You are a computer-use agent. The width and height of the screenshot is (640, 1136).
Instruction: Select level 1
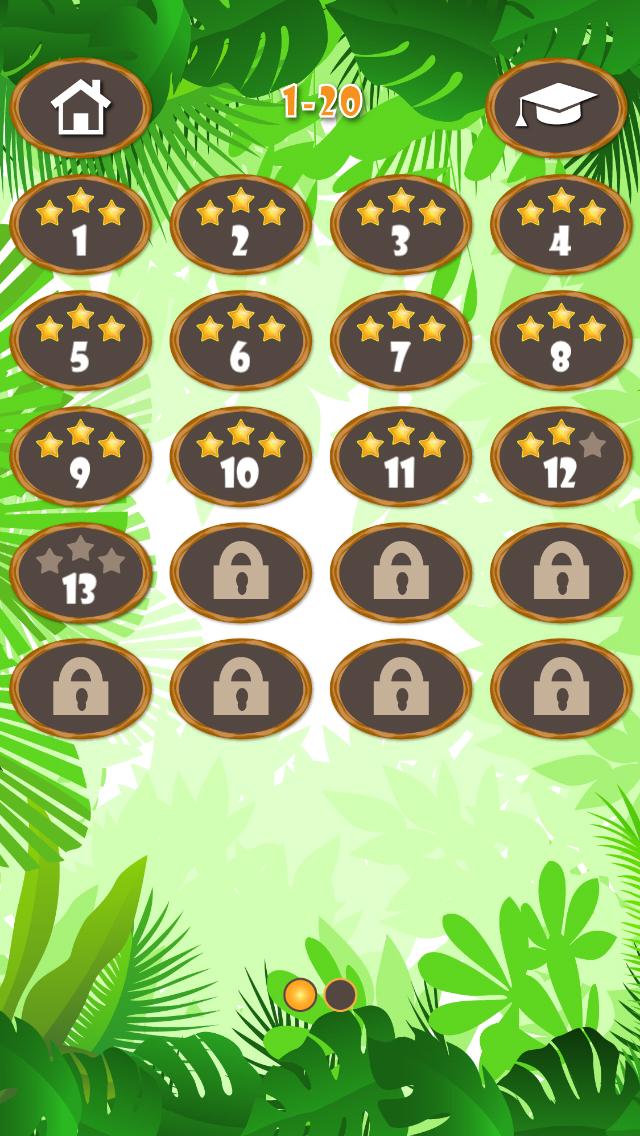coord(81,225)
